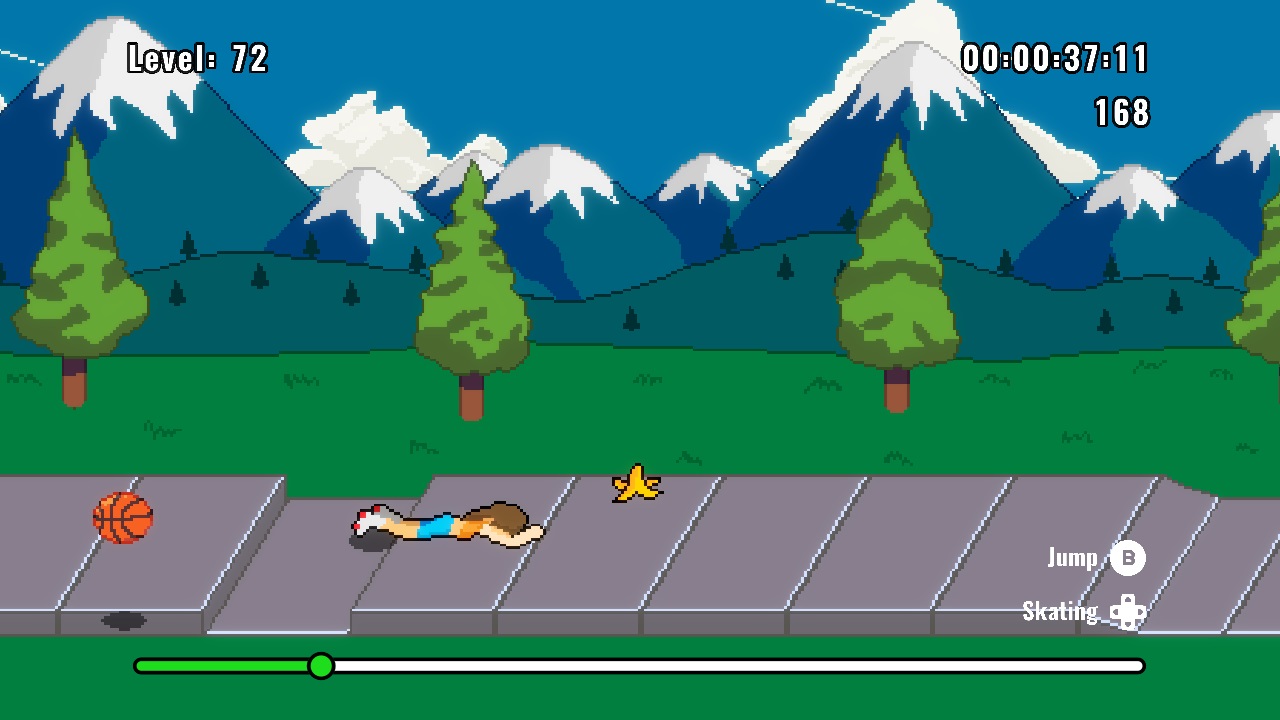Click the score counter showing 168

click(x=1123, y=114)
